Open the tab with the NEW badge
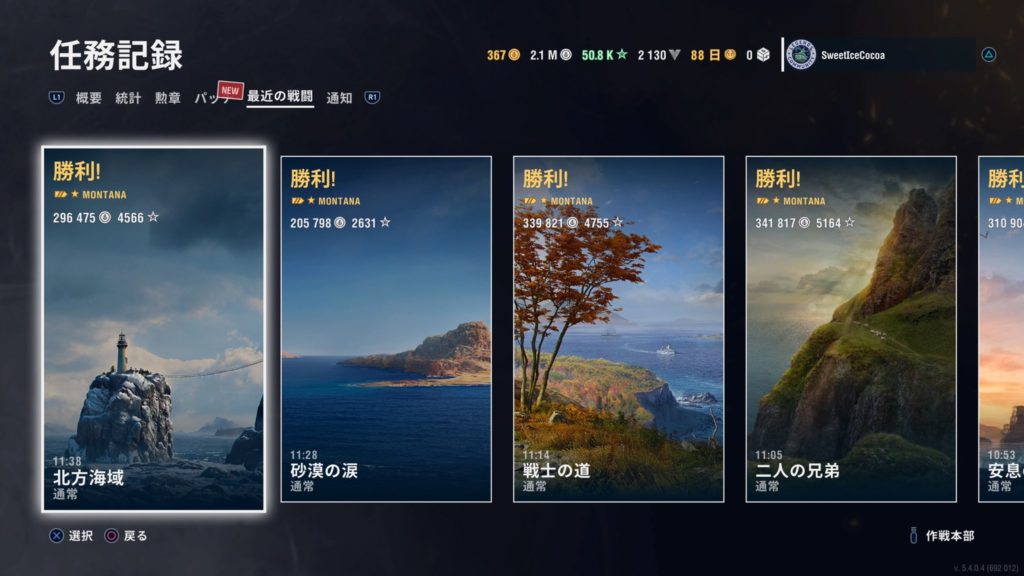The width and height of the screenshot is (1024, 576). coord(212,98)
